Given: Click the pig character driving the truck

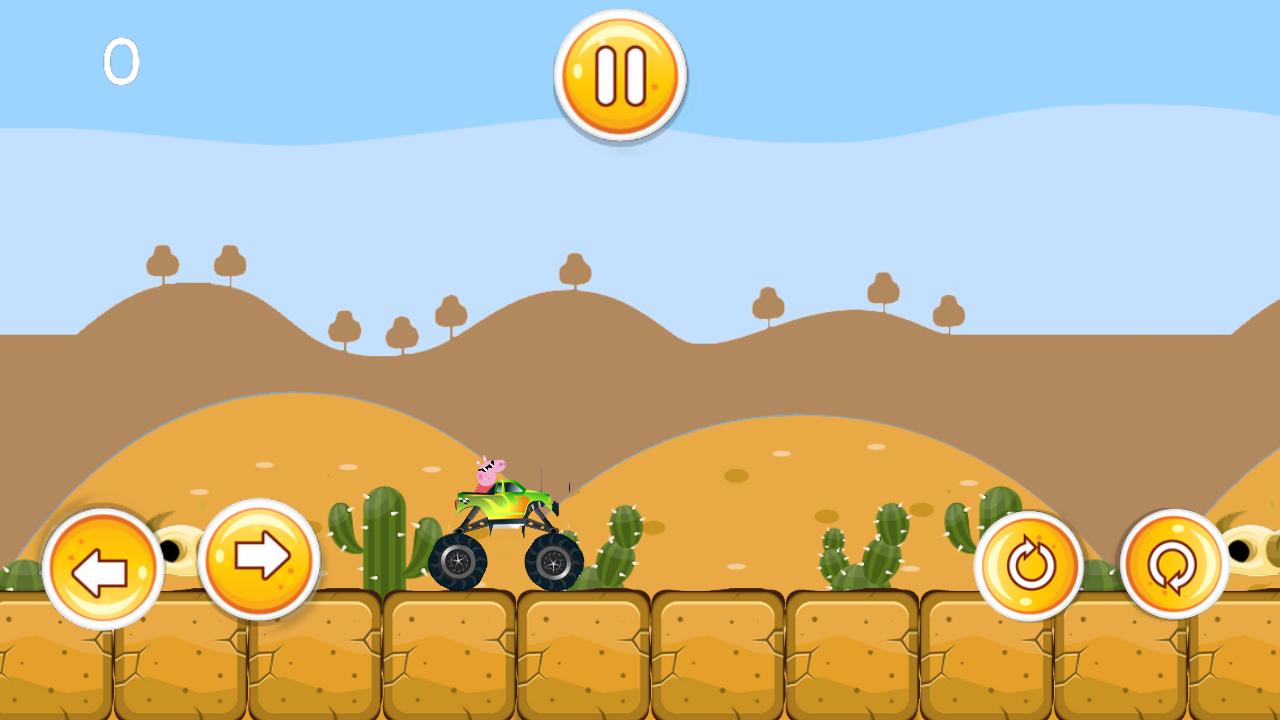Looking at the screenshot, I should [x=487, y=470].
